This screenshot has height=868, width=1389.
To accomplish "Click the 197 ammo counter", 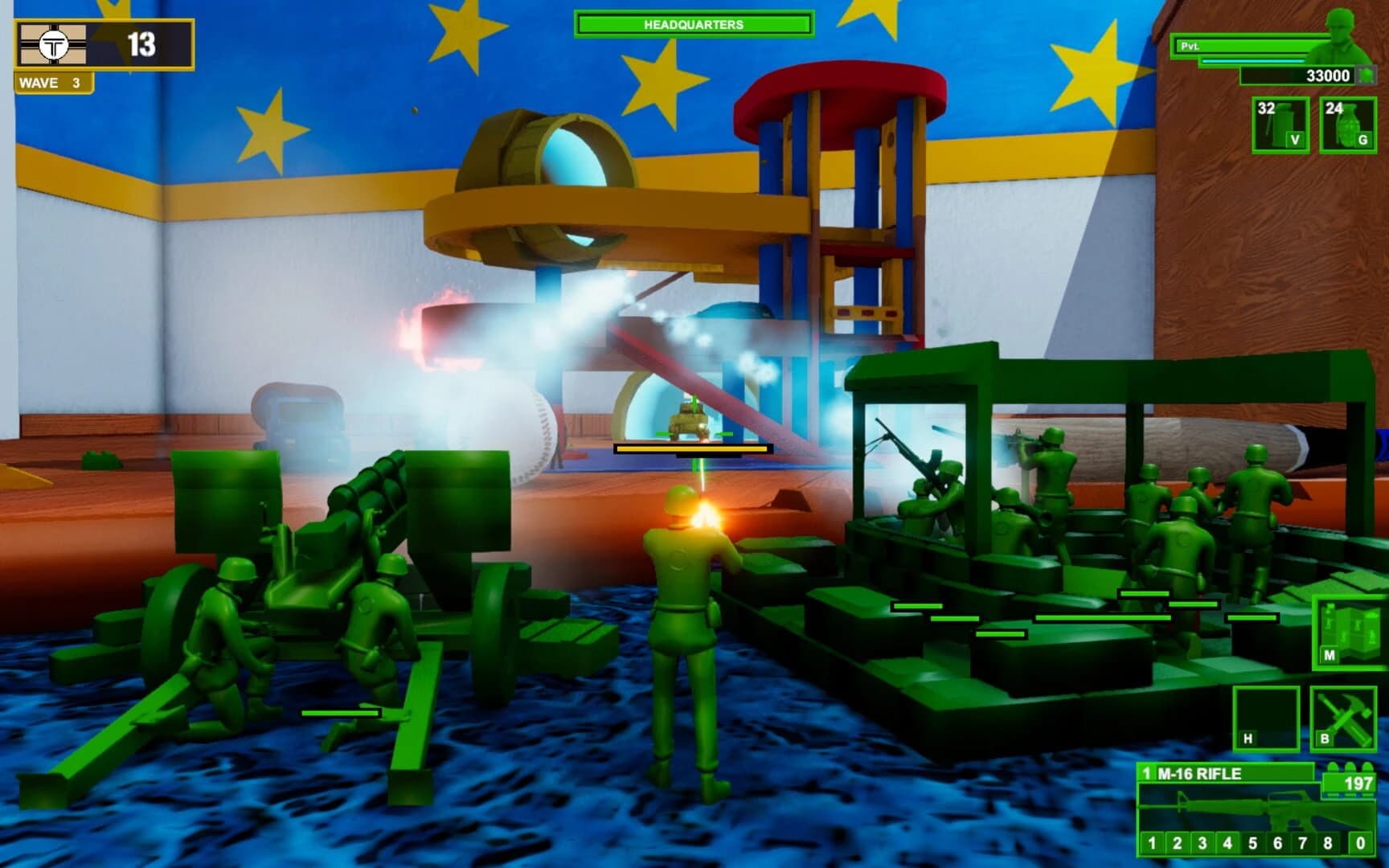I will 1357,784.
